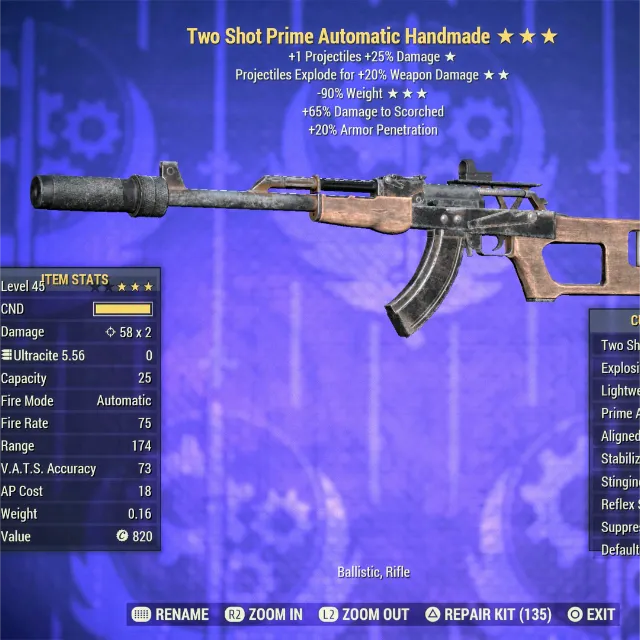Select Zoom In on the weapon
640x640 pixels.
274,614
